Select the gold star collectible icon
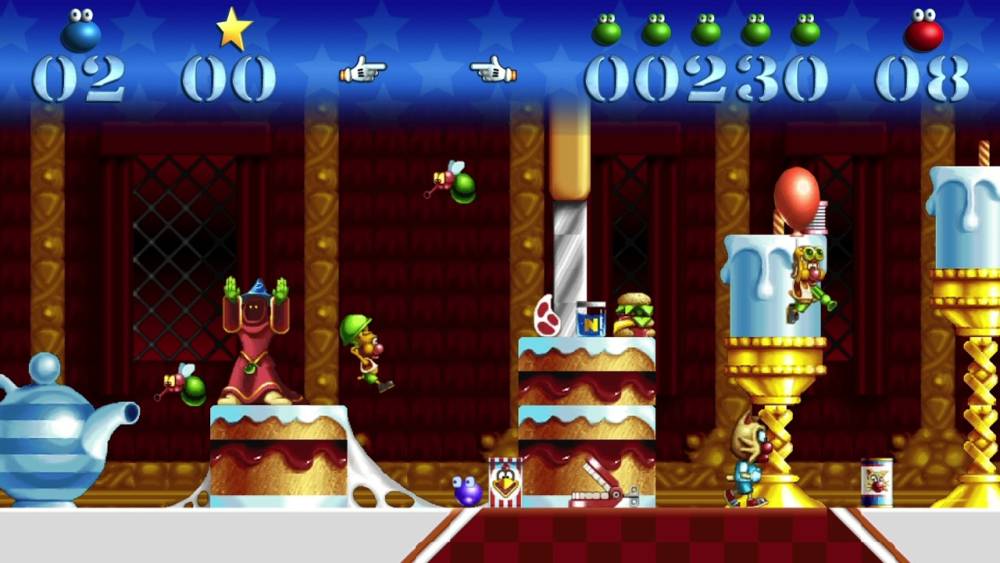Viewport: 1000px width, 563px height. 233,29
